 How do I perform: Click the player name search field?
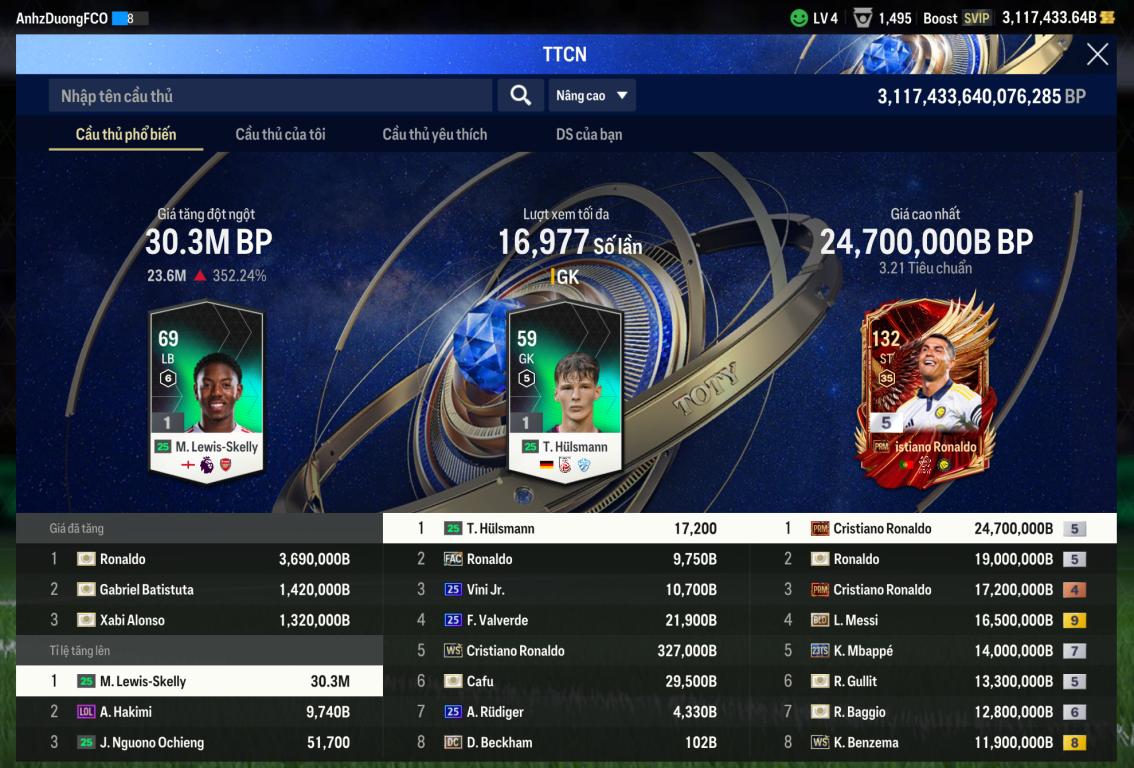point(270,96)
